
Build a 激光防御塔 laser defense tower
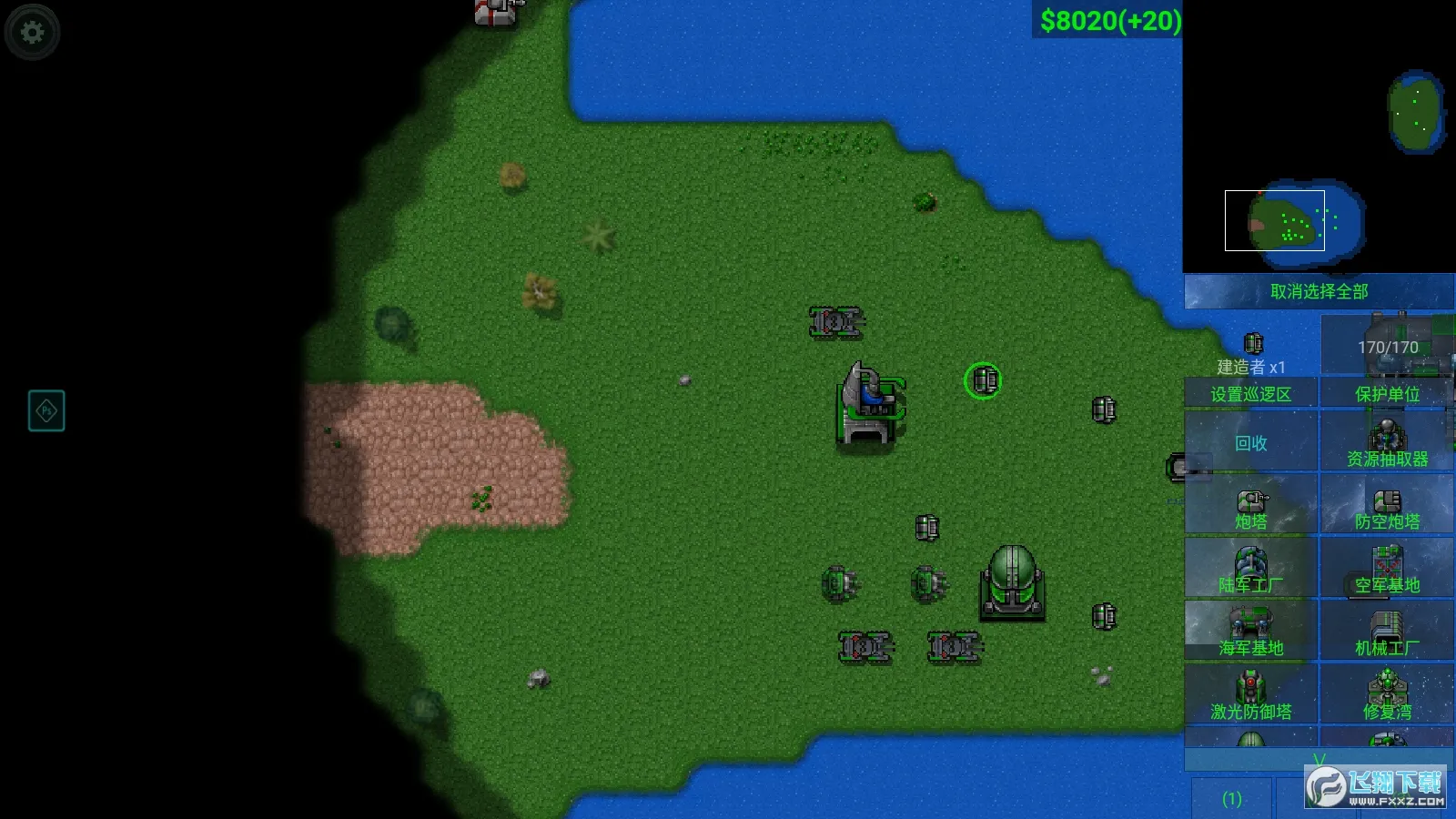point(1250,696)
